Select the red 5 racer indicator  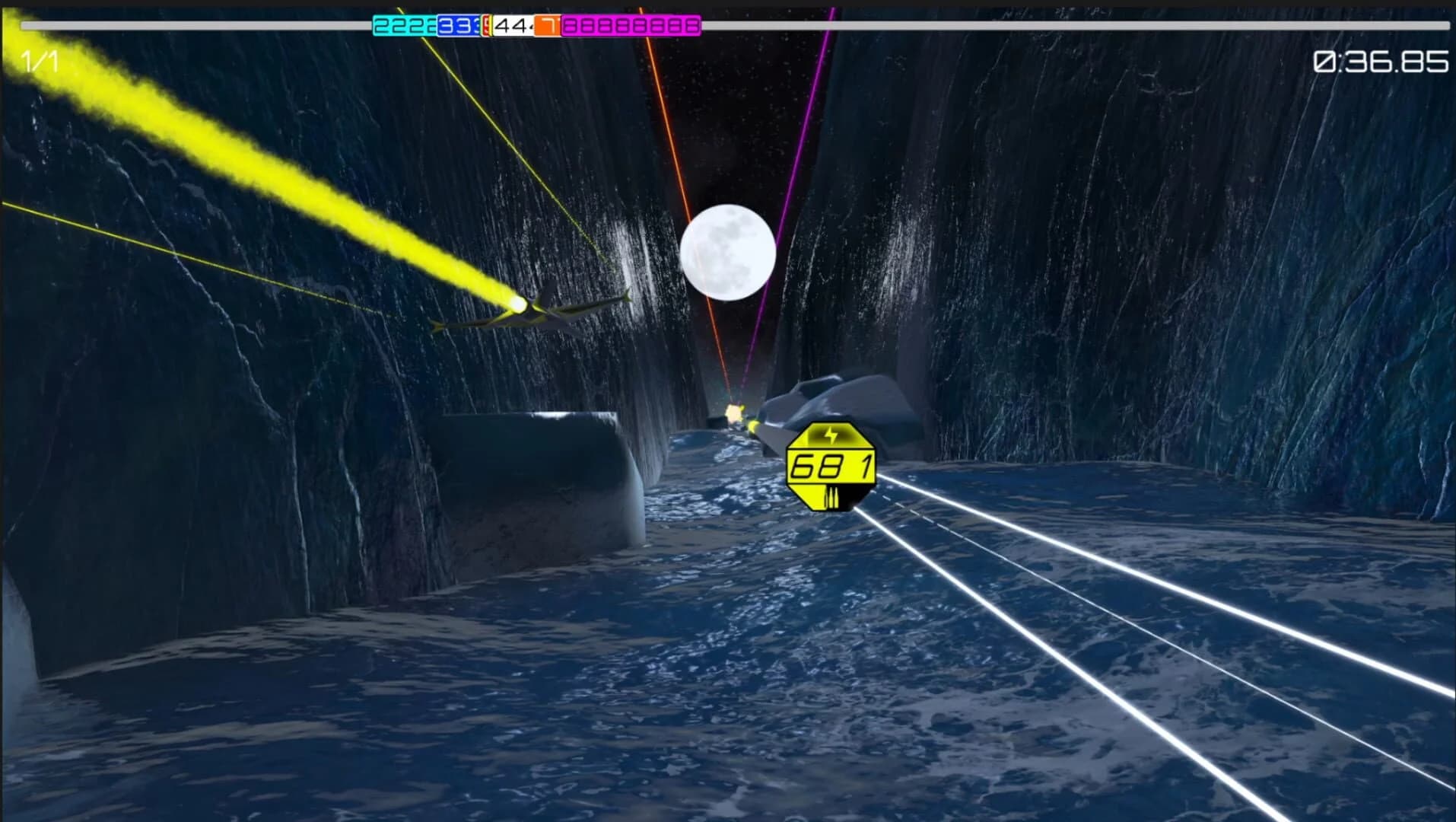487,27
